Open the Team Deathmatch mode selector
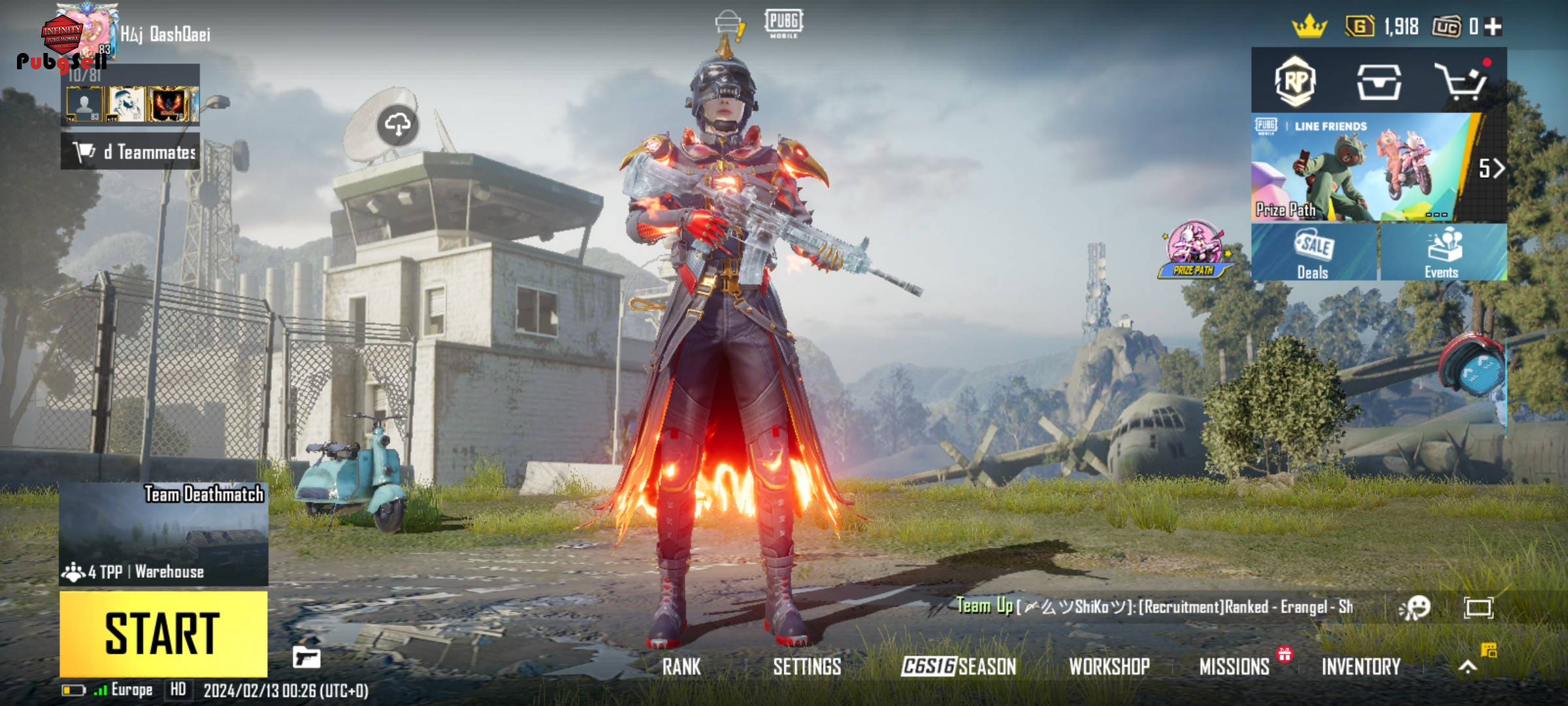Image resolution: width=1568 pixels, height=706 pixels. 163,533
